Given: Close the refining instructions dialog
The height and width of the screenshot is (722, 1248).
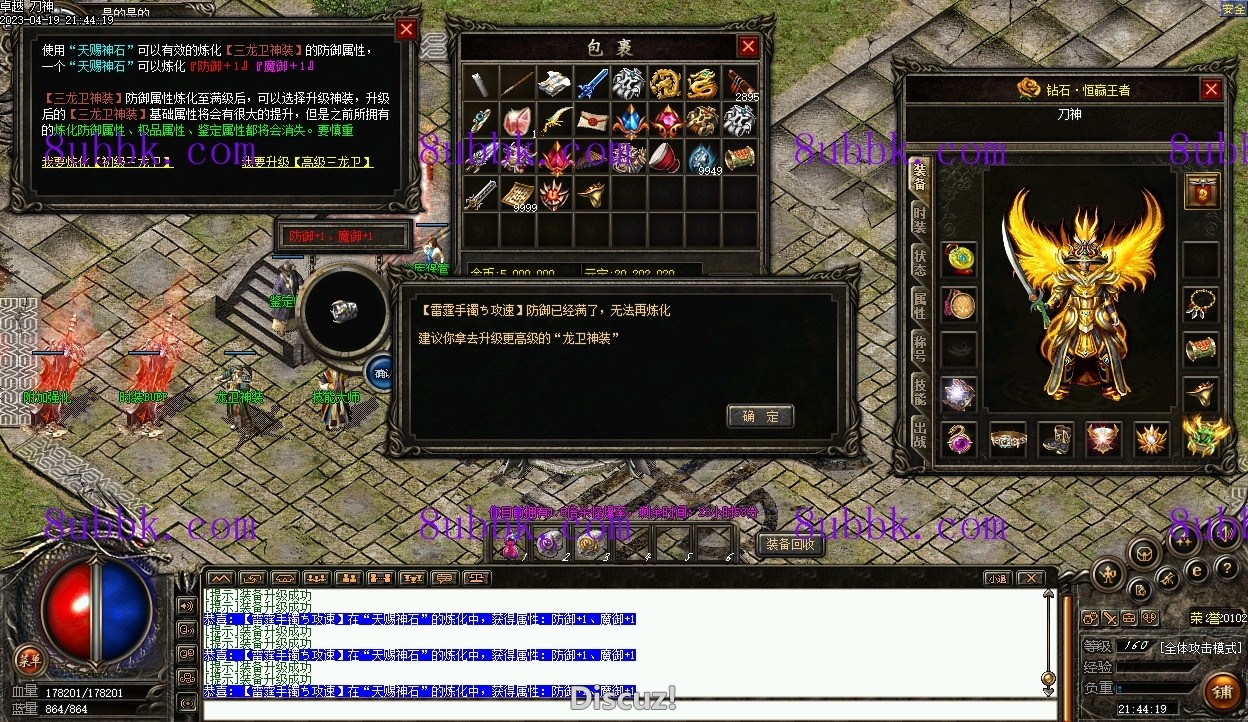Looking at the screenshot, I should (x=406, y=29).
